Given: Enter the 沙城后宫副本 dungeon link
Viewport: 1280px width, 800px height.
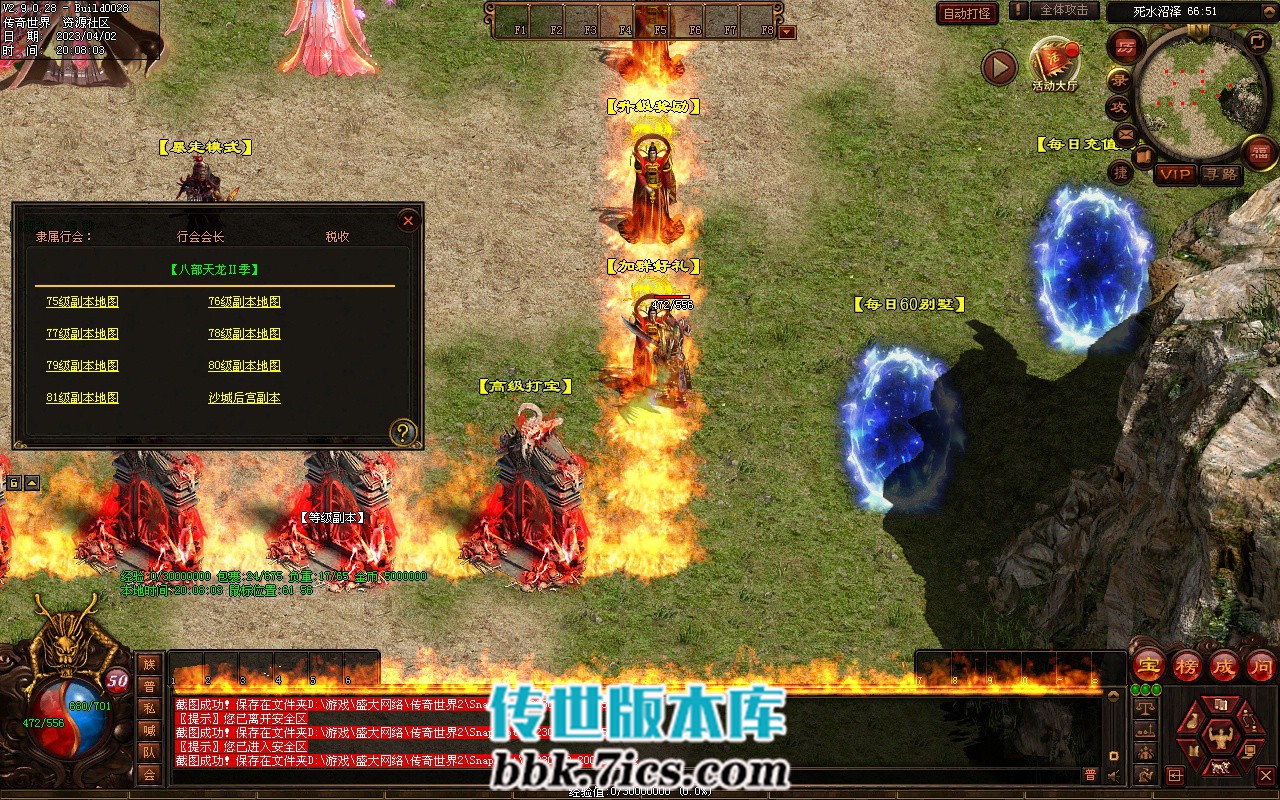Looking at the screenshot, I should point(244,398).
